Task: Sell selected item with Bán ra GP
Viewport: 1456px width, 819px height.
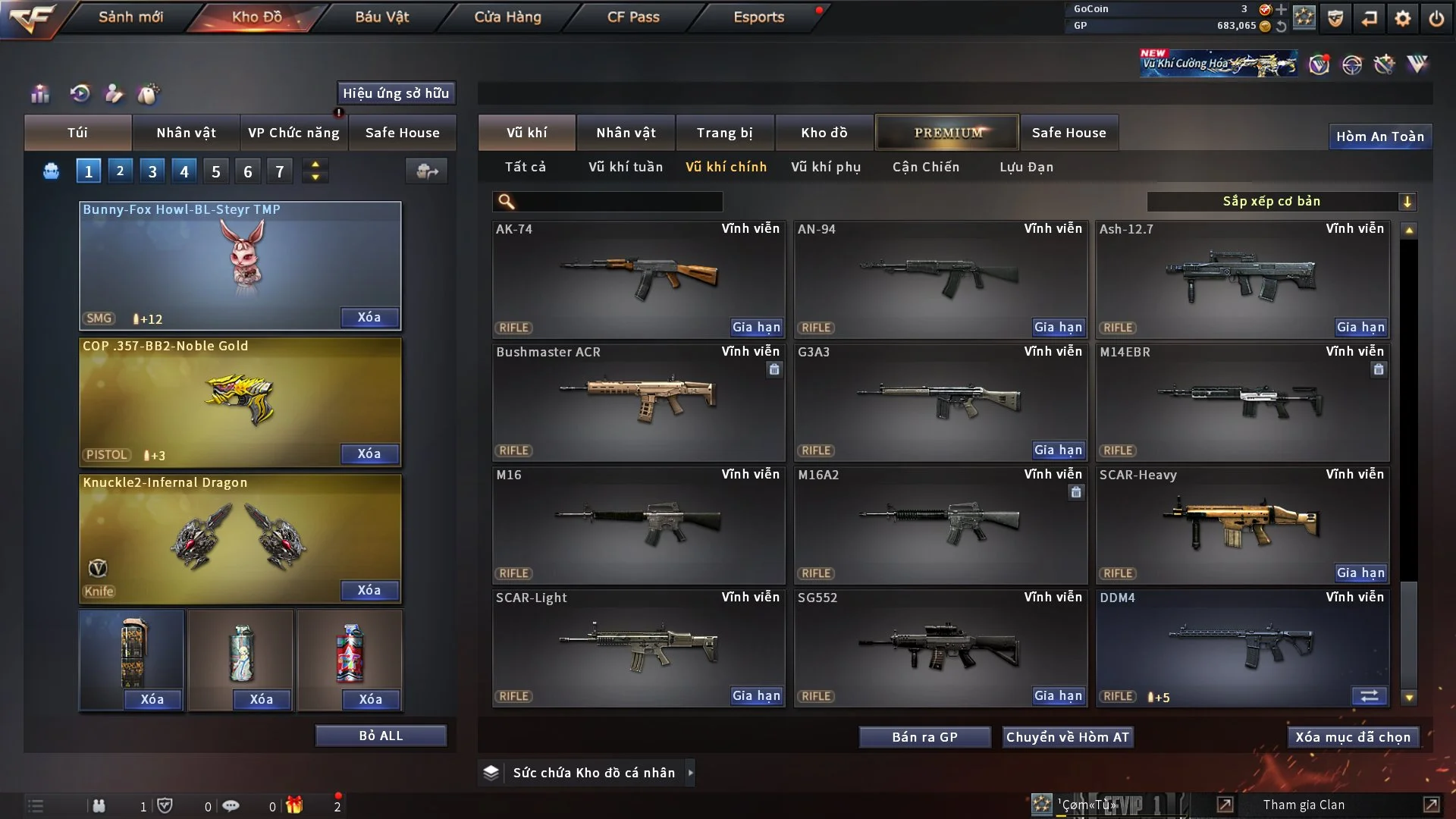Action: [x=924, y=737]
